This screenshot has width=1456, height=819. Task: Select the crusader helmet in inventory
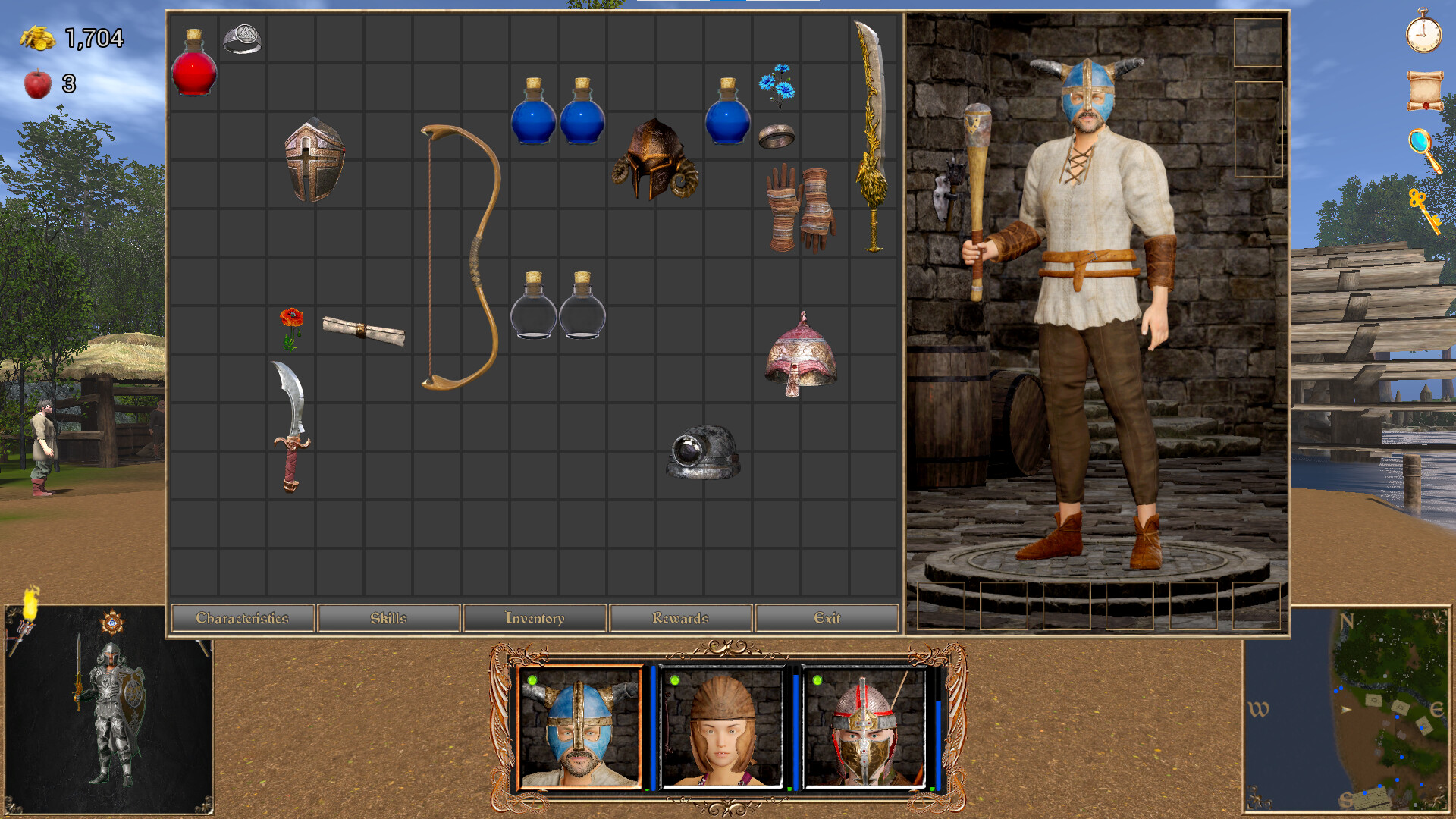pyautogui.click(x=315, y=159)
